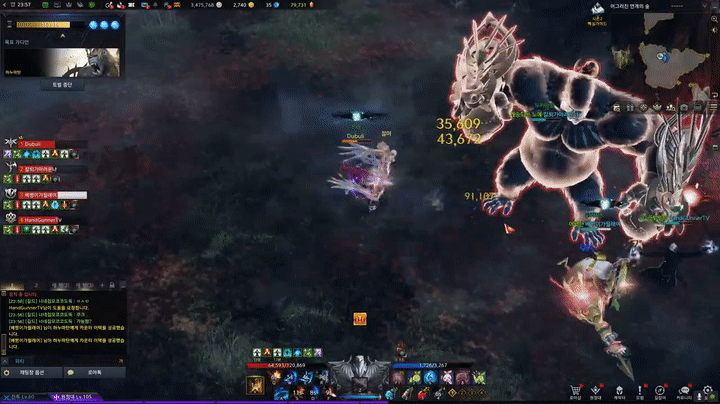
Task: Click the 토벌 중단 button under the boss panel
Action: pyautogui.click(x=61, y=85)
